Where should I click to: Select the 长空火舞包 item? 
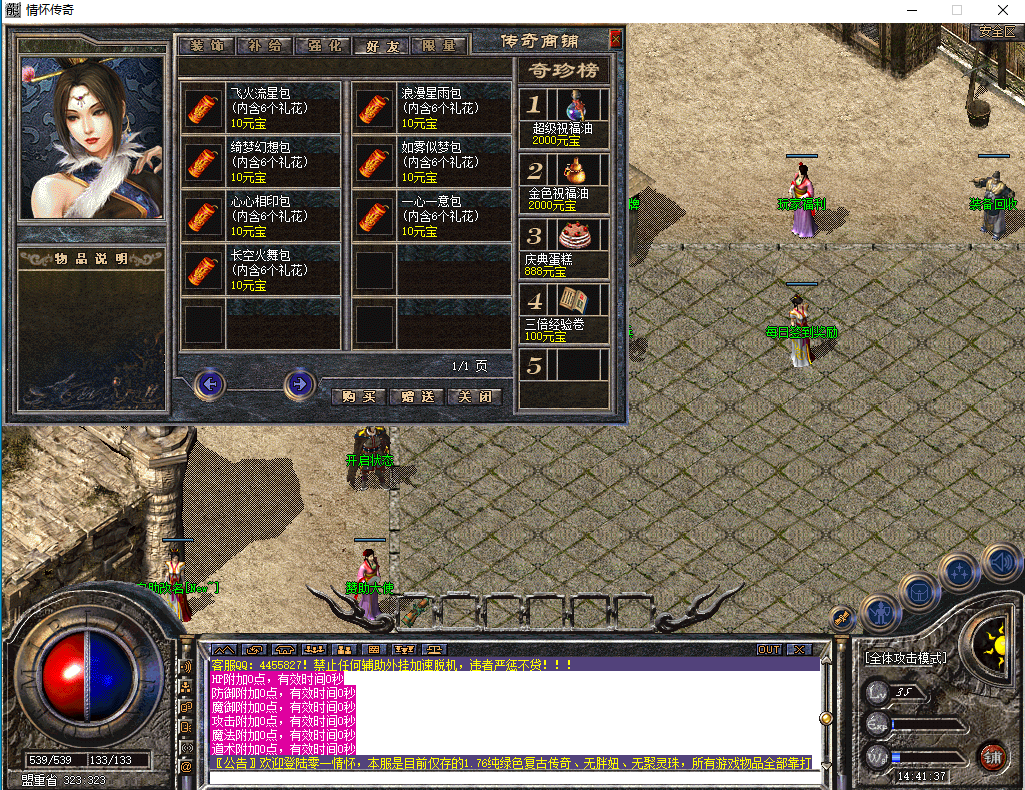point(203,270)
